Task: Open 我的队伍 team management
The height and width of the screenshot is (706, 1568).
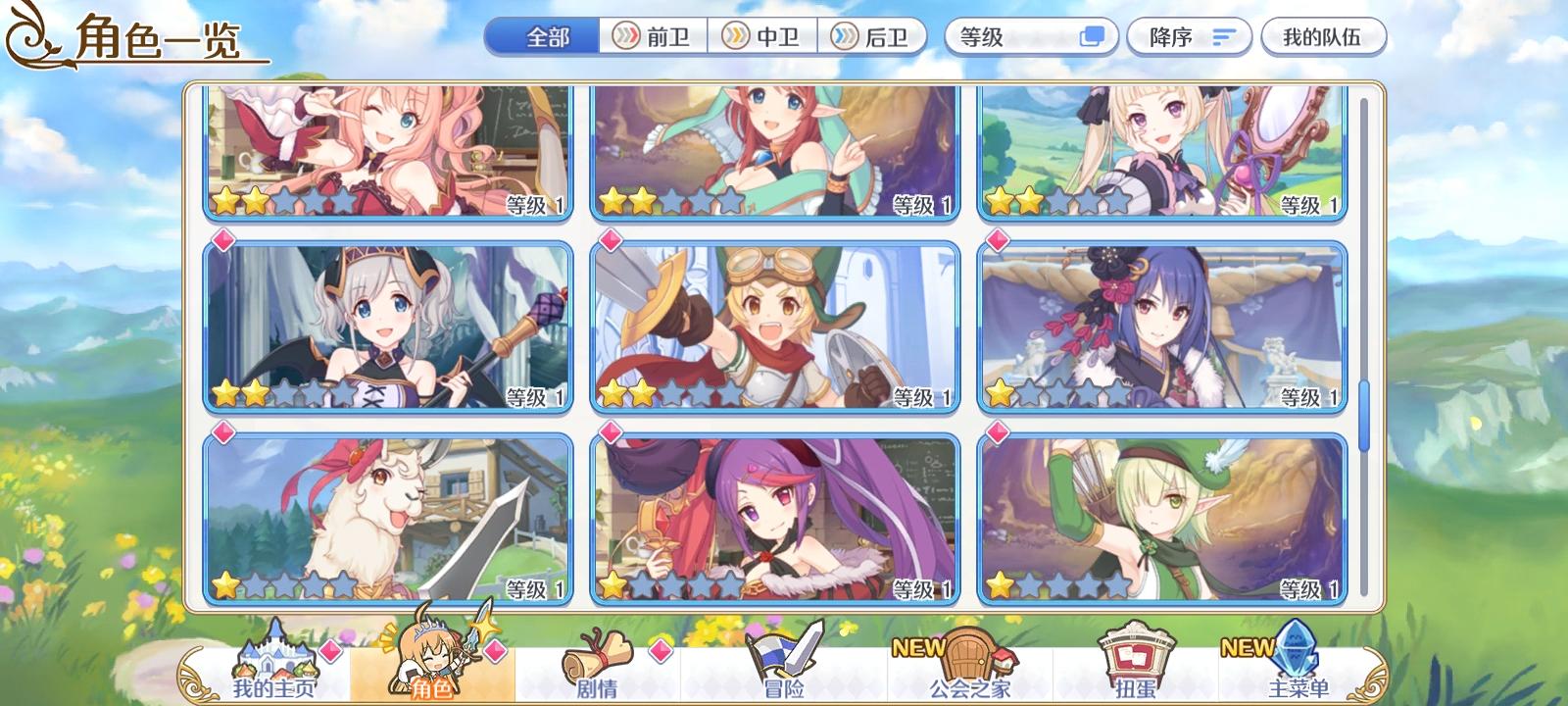Action: click(1325, 36)
